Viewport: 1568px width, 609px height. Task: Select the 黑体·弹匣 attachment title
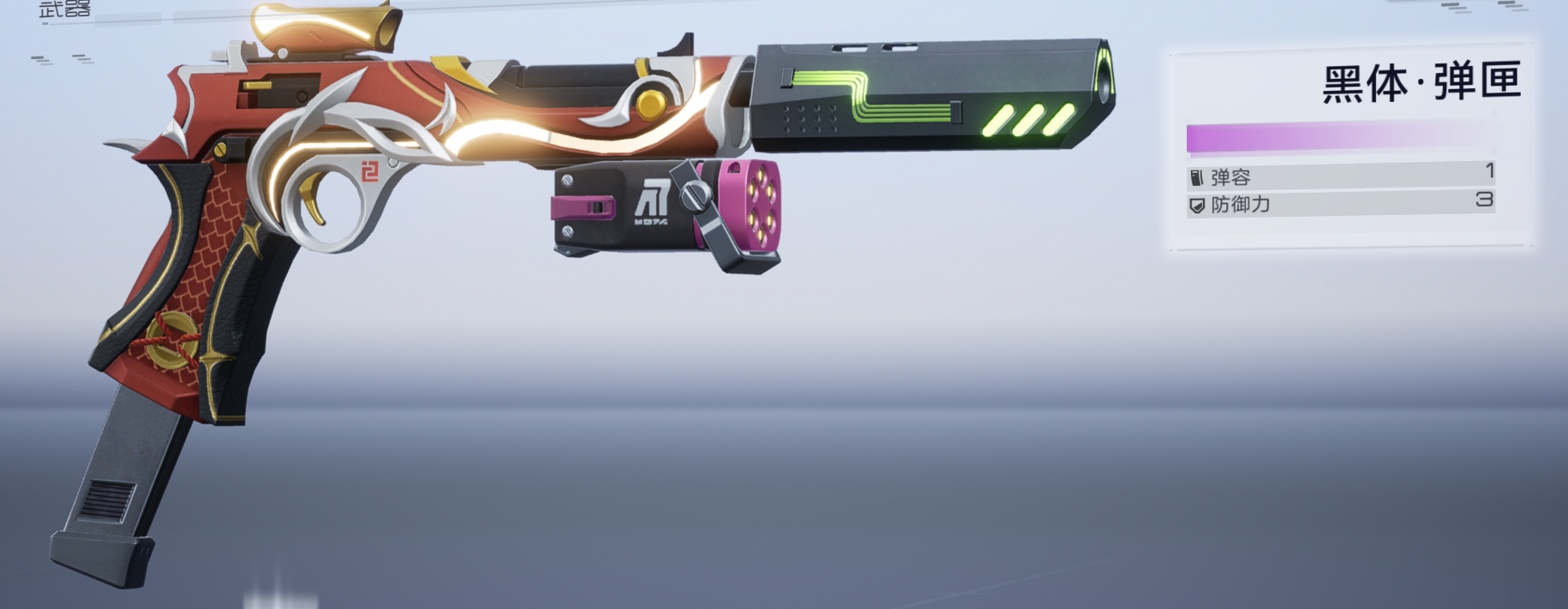[x=1421, y=83]
